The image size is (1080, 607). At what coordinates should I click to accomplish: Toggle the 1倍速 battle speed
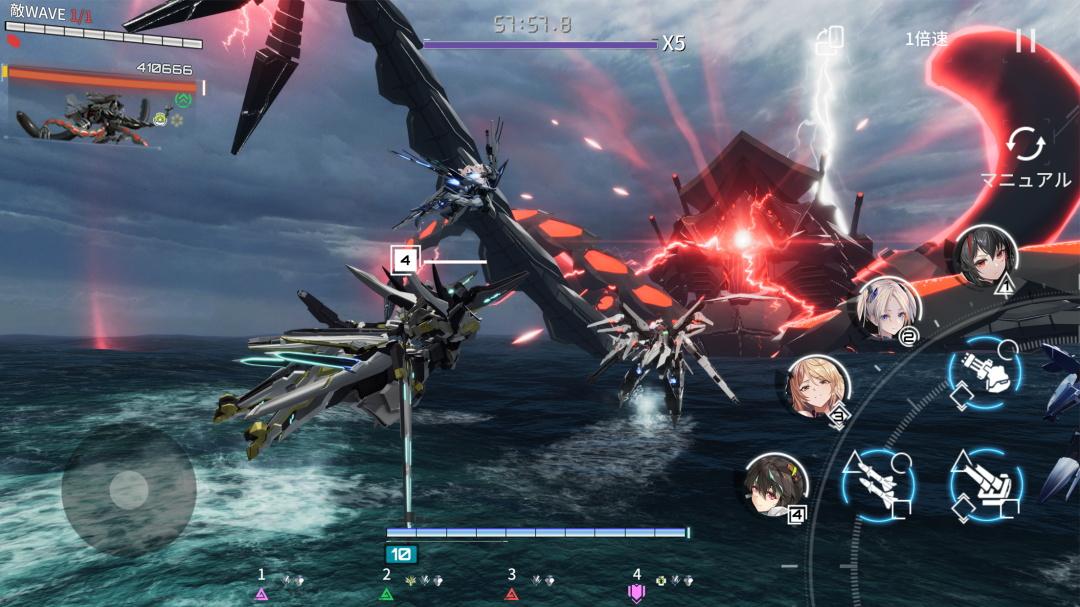[x=926, y=39]
